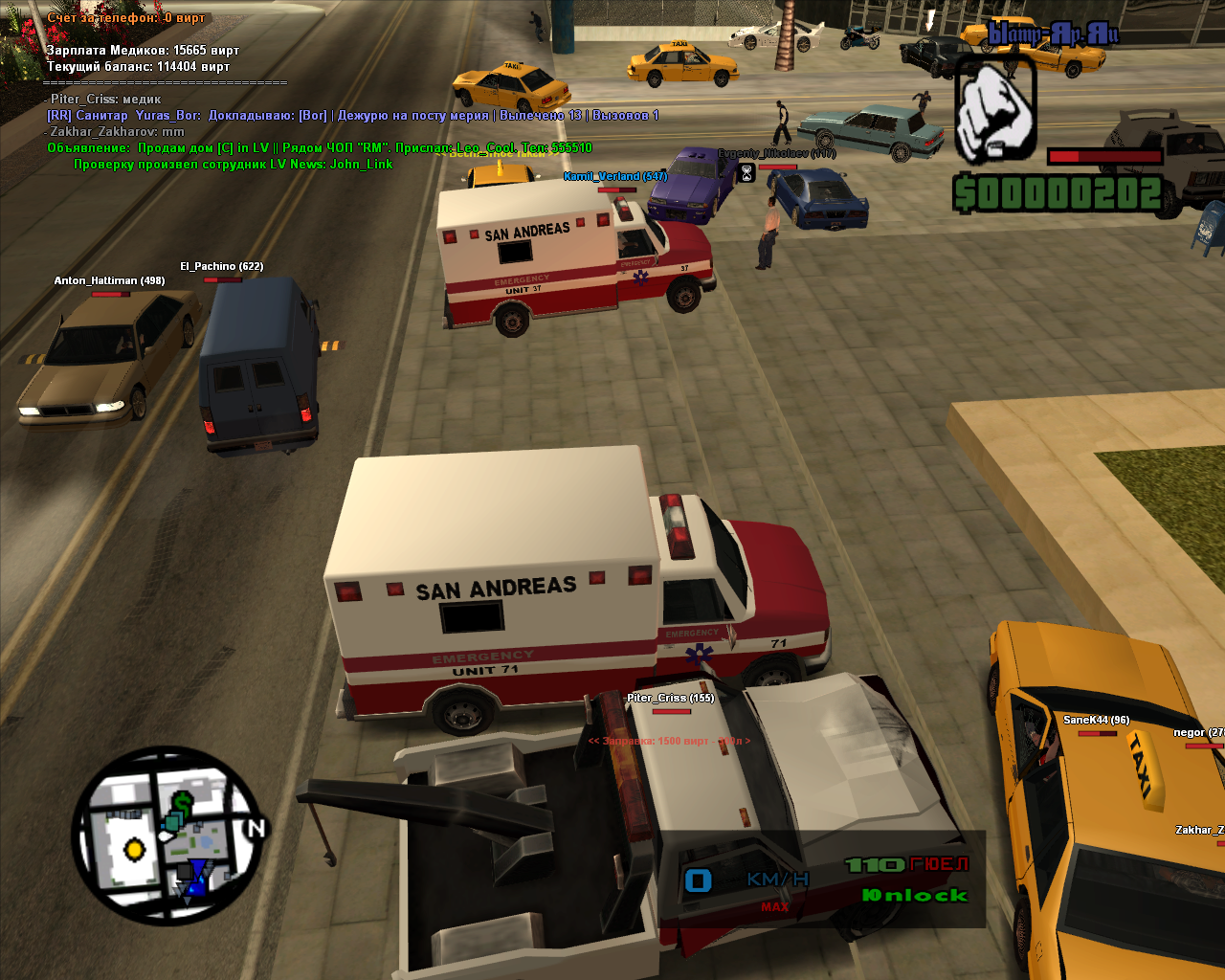The width and height of the screenshot is (1225, 980).
Task: Click the Unlock vehicle status label
Action: [915, 896]
